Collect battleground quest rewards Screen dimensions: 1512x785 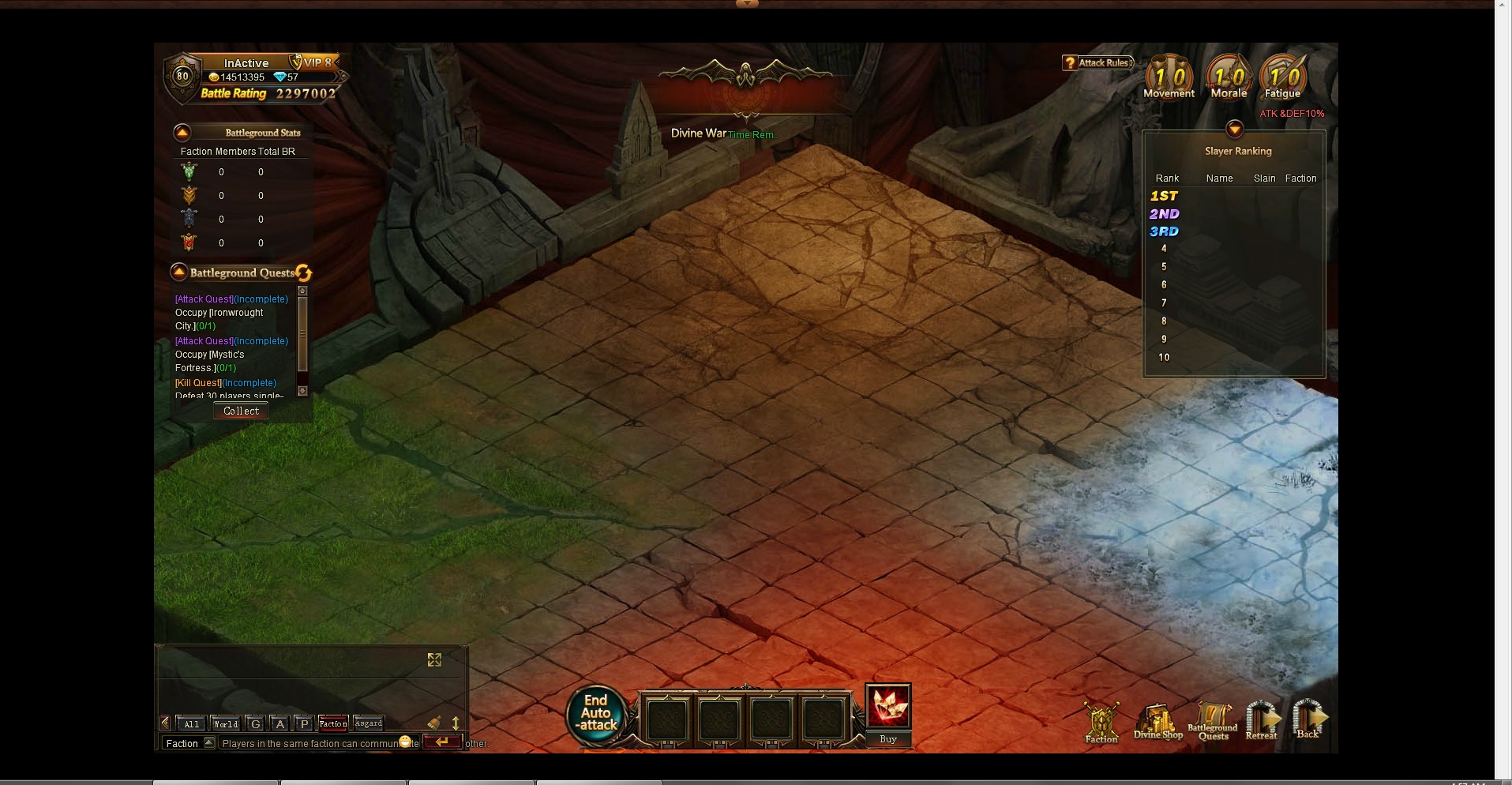pos(241,411)
